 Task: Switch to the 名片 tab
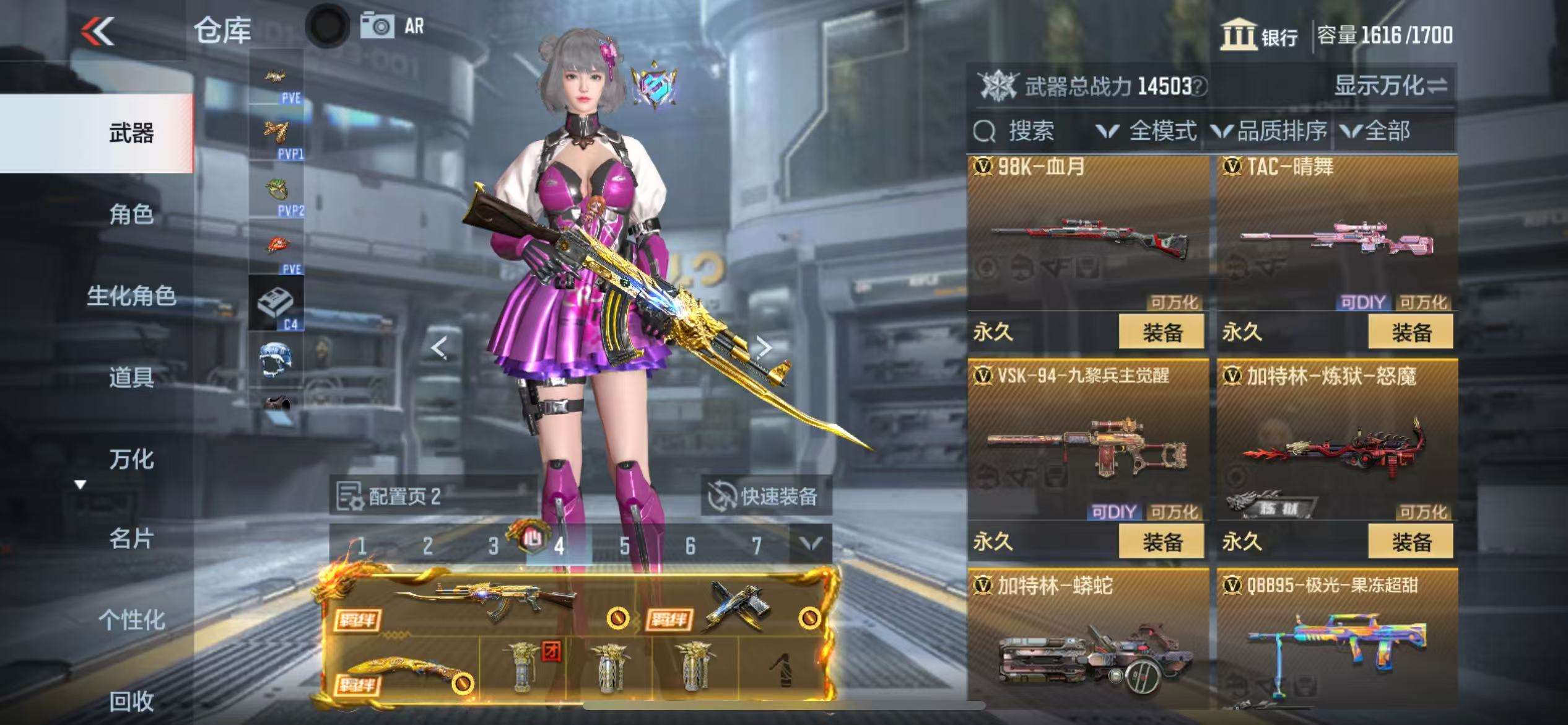[131, 539]
